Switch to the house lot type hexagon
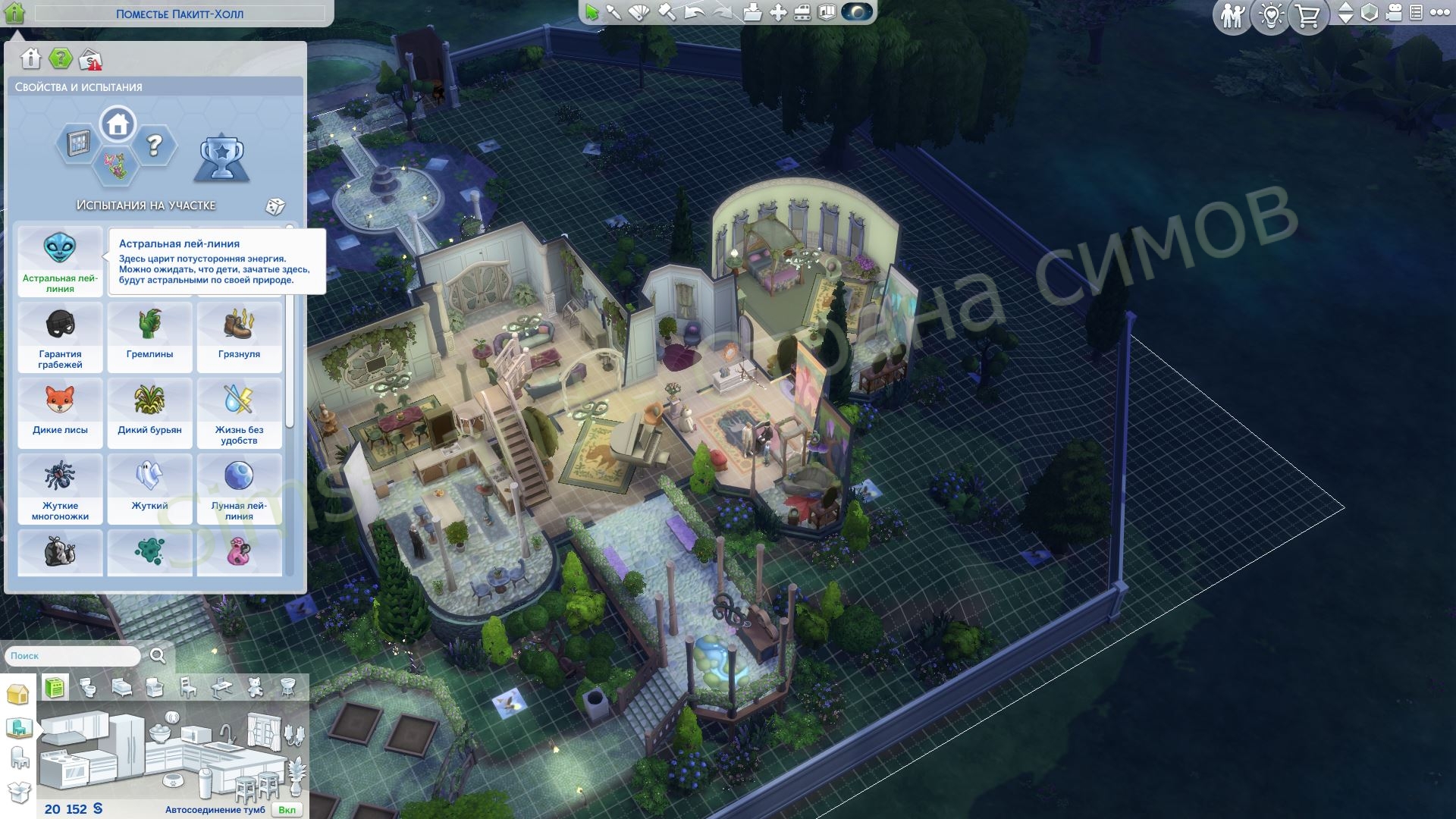Image resolution: width=1456 pixels, height=819 pixels. [x=118, y=124]
